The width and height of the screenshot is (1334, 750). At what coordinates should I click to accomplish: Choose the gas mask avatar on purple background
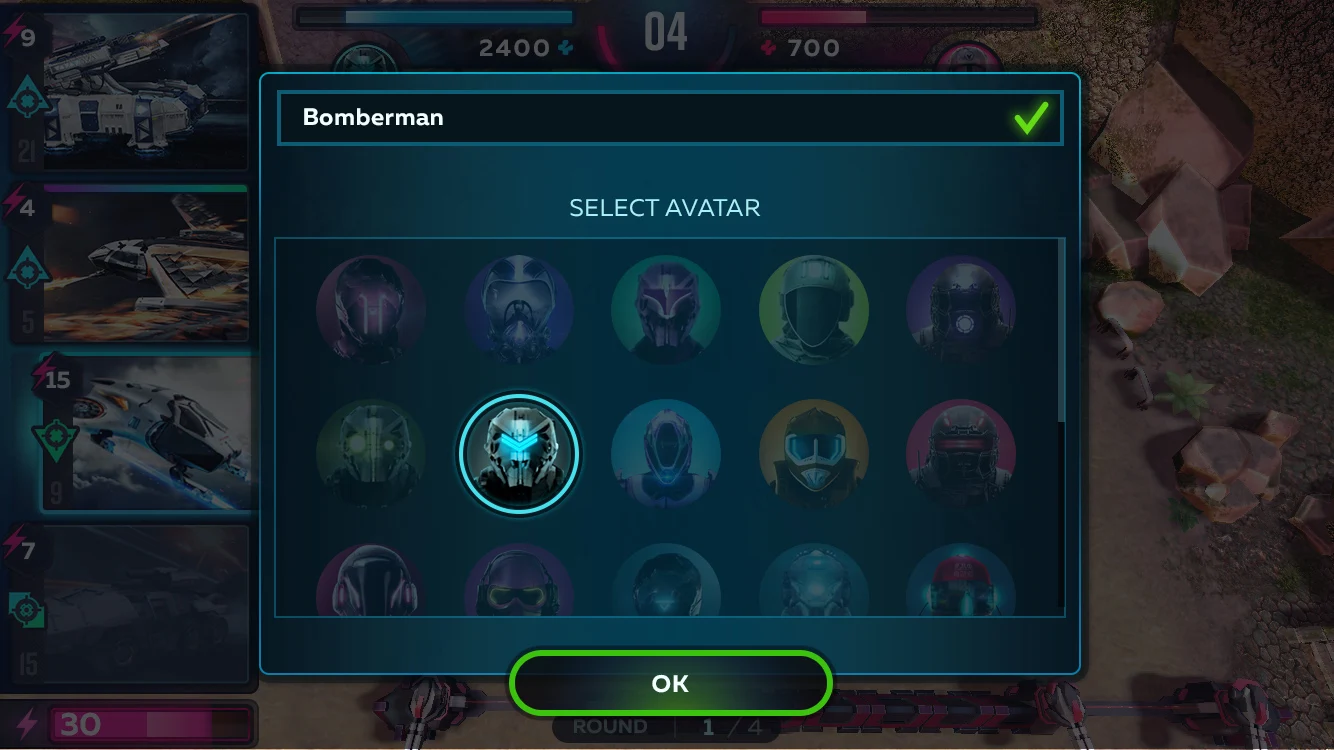coord(519,310)
